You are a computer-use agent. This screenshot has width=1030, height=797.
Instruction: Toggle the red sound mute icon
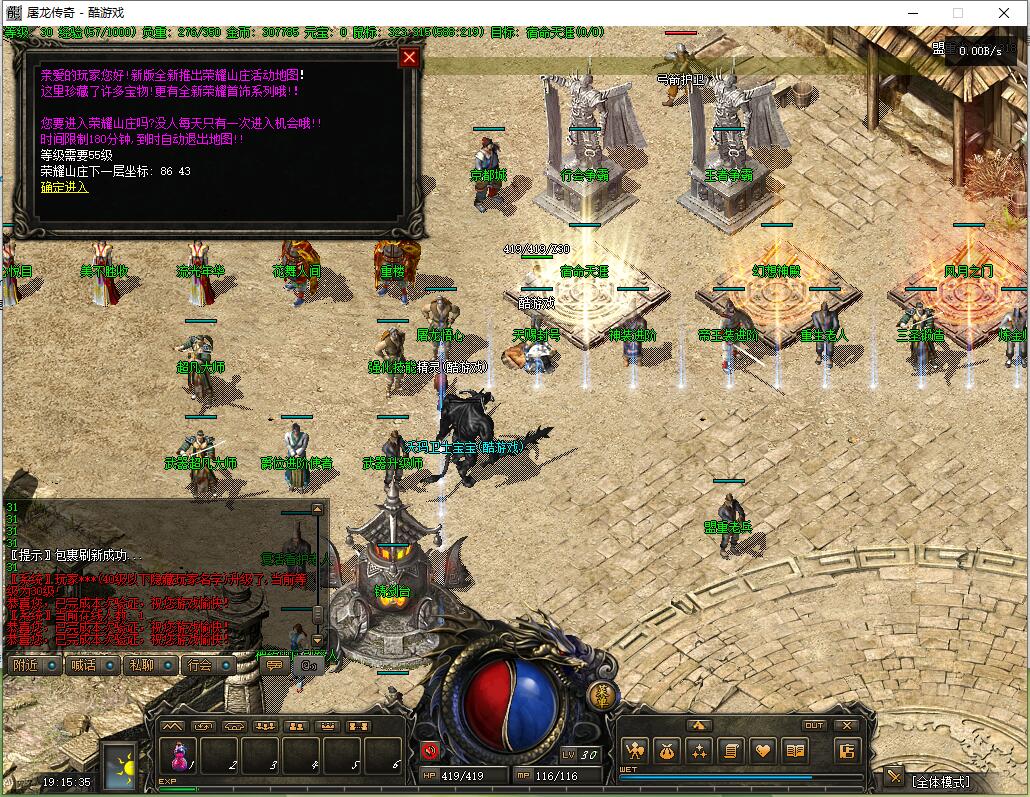pyautogui.click(x=430, y=750)
